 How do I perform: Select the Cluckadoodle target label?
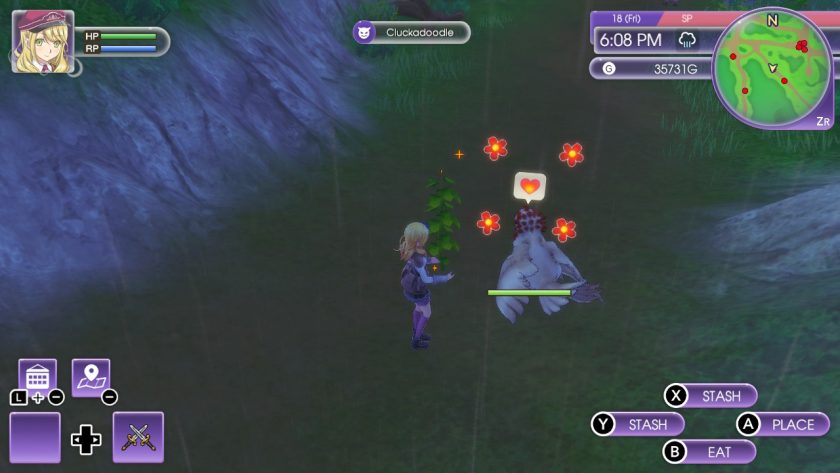[411, 32]
